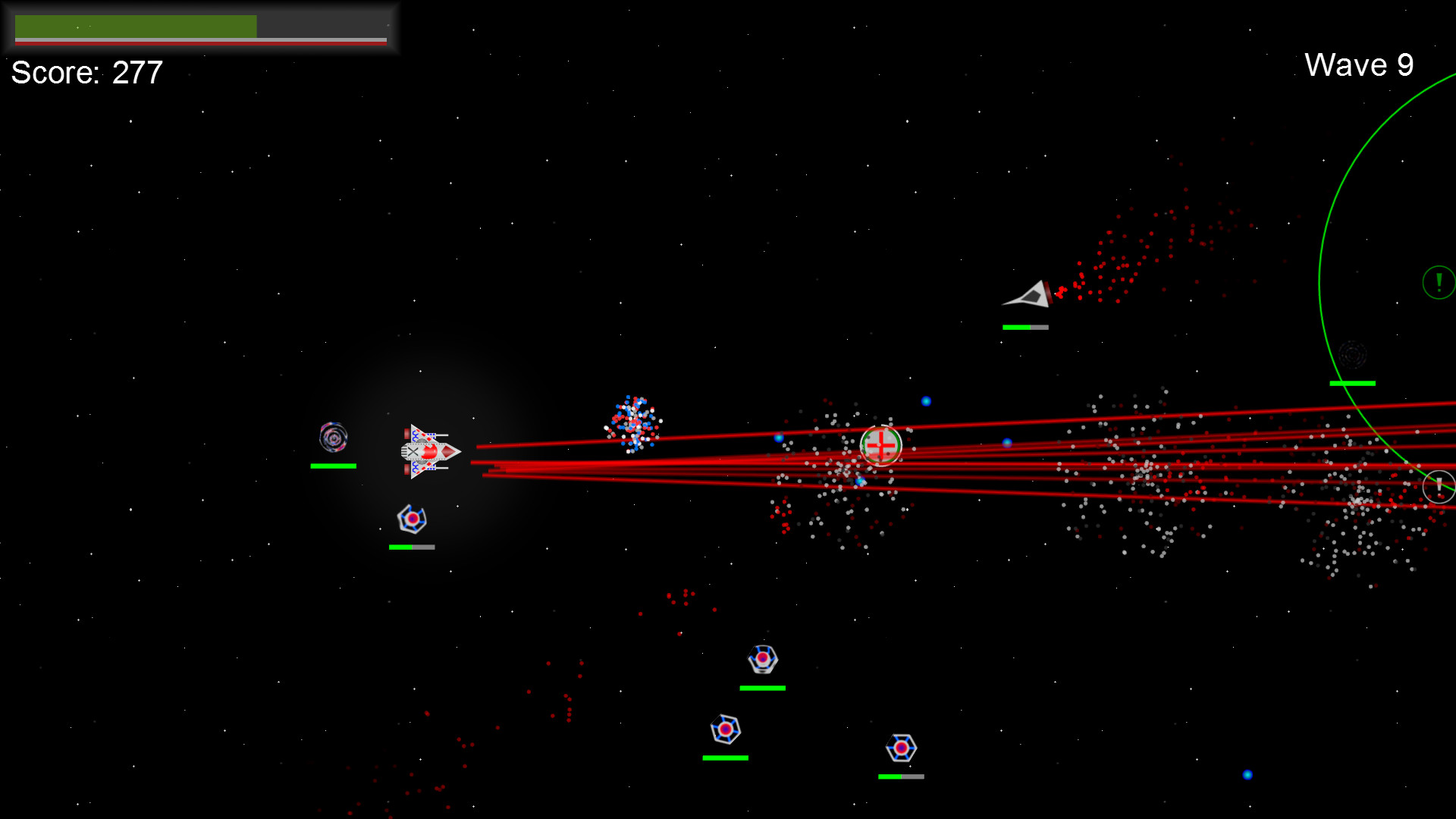Viewport: 1456px width, 819px height.
Task: Select the player's white spaceship
Action: (x=428, y=451)
